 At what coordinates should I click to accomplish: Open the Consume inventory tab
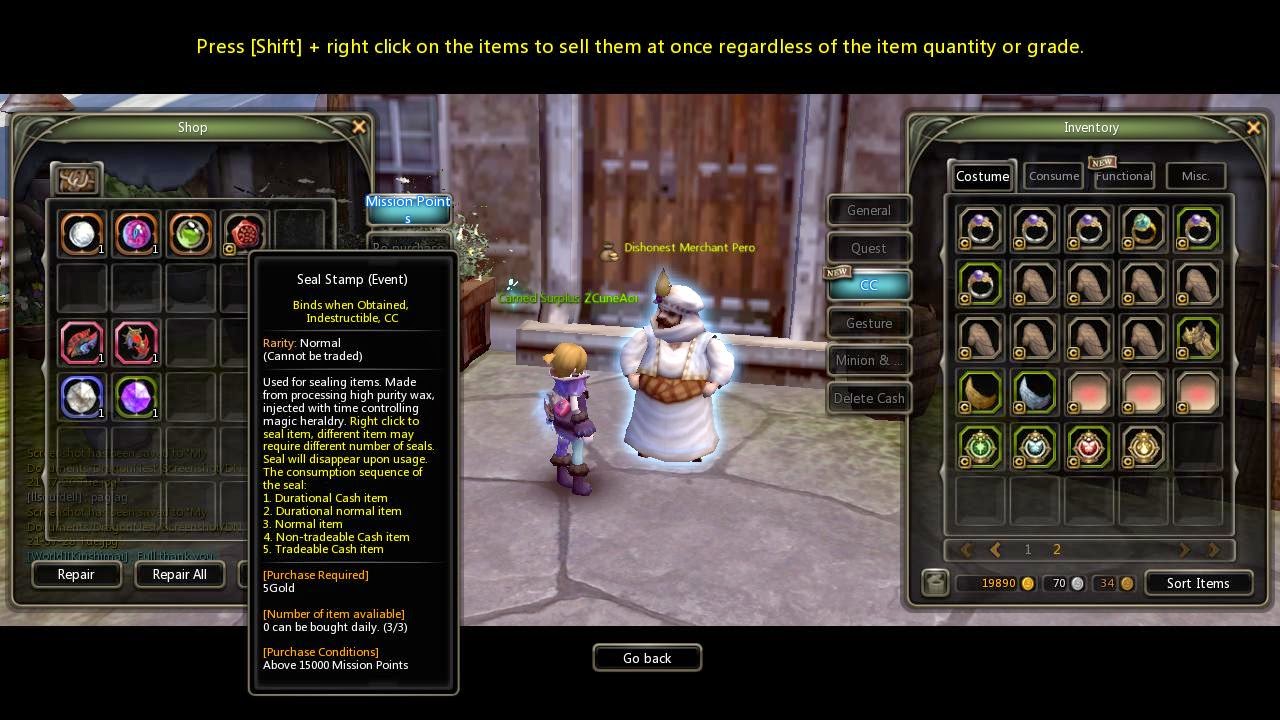(1054, 176)
